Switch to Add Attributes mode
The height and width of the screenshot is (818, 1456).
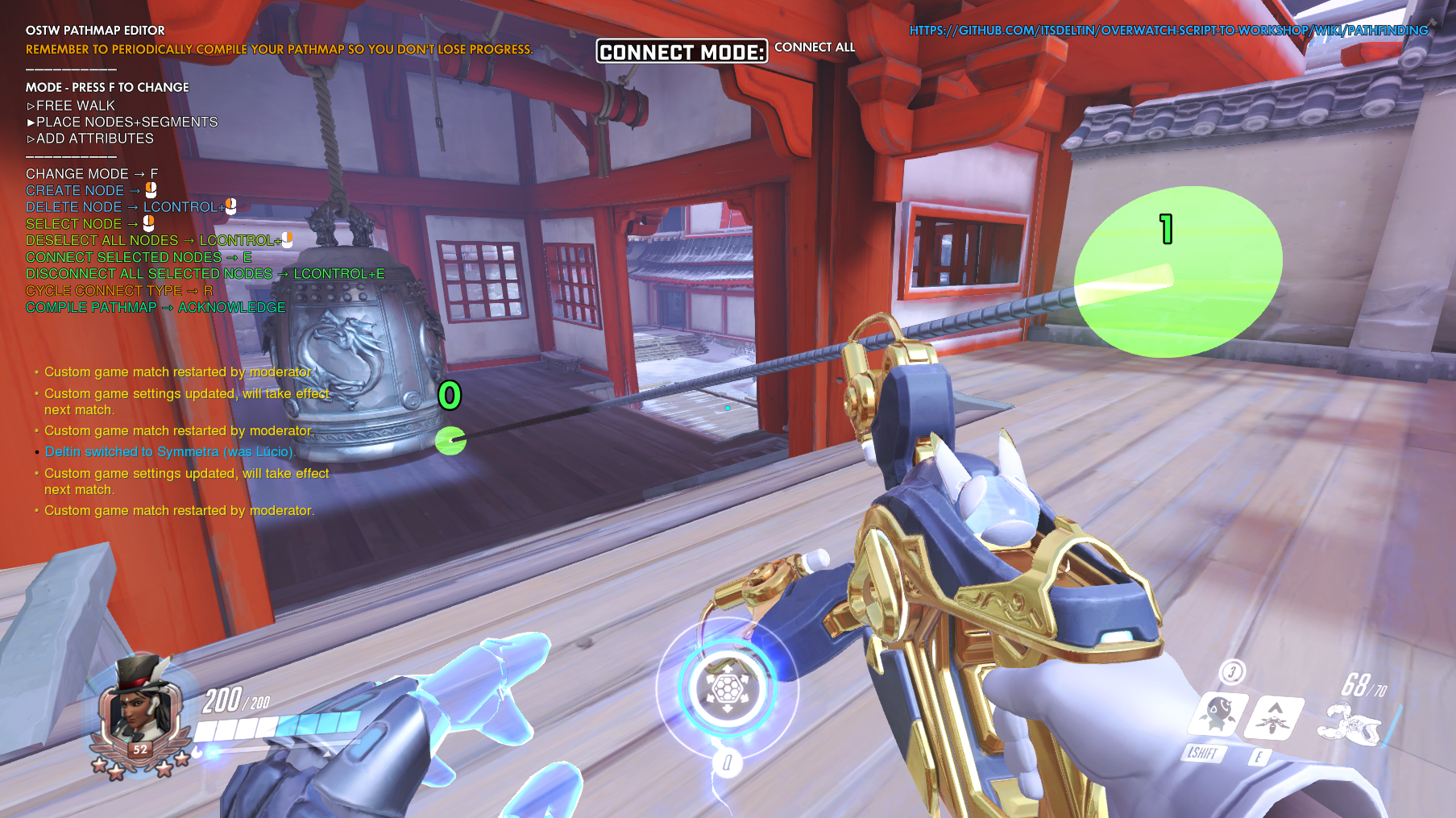(94, 139)
